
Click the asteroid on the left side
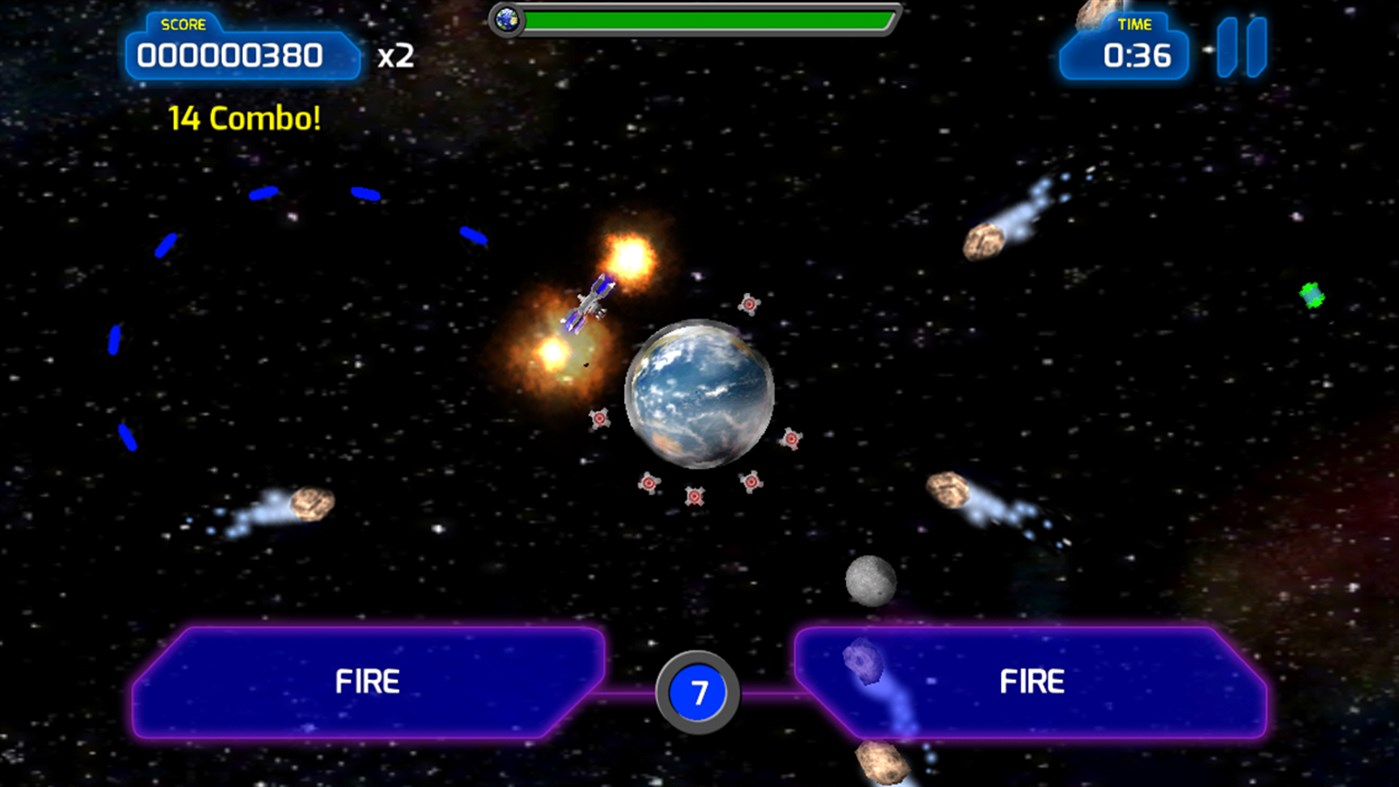[310, 505]
